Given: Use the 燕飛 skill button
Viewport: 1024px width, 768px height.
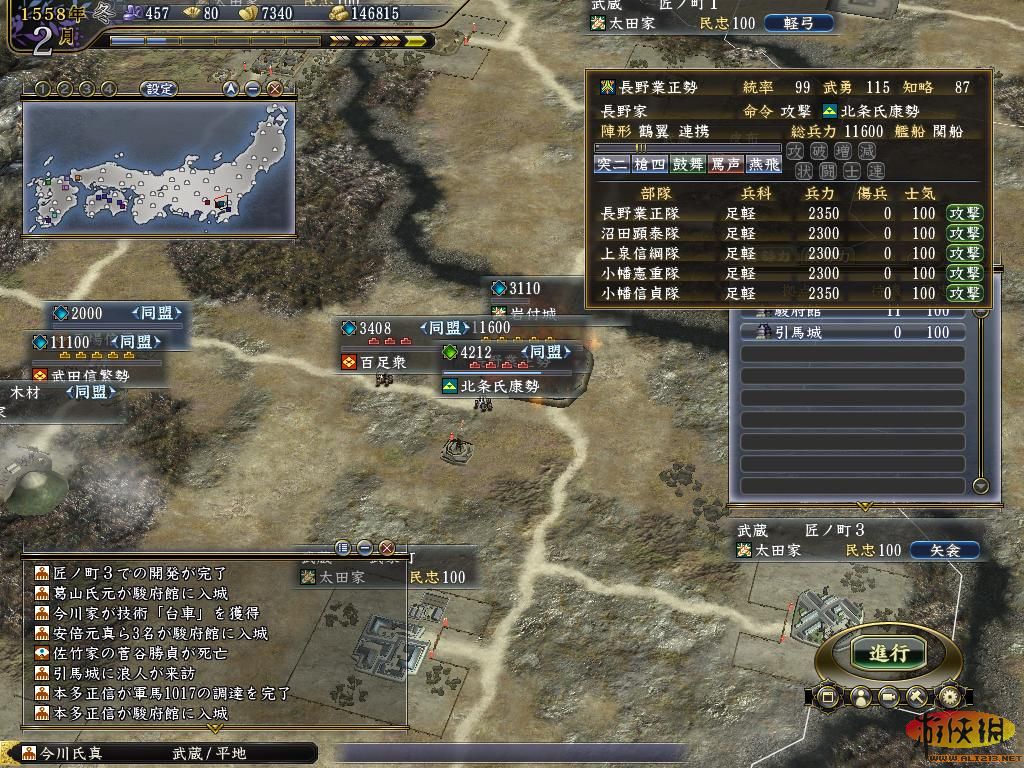Looking at the screenshot, I should click(x=763, y=164).
